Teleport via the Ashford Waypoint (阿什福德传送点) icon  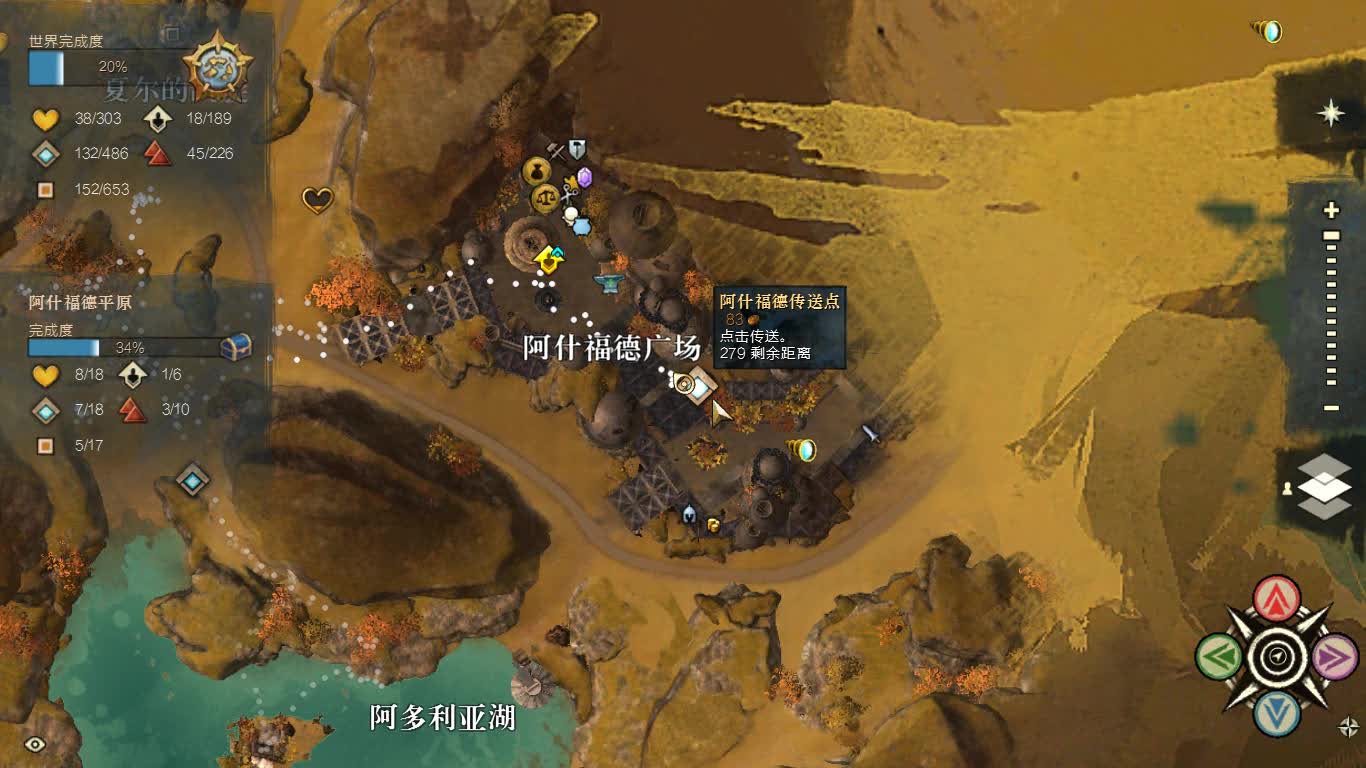[x=683, y=384]
